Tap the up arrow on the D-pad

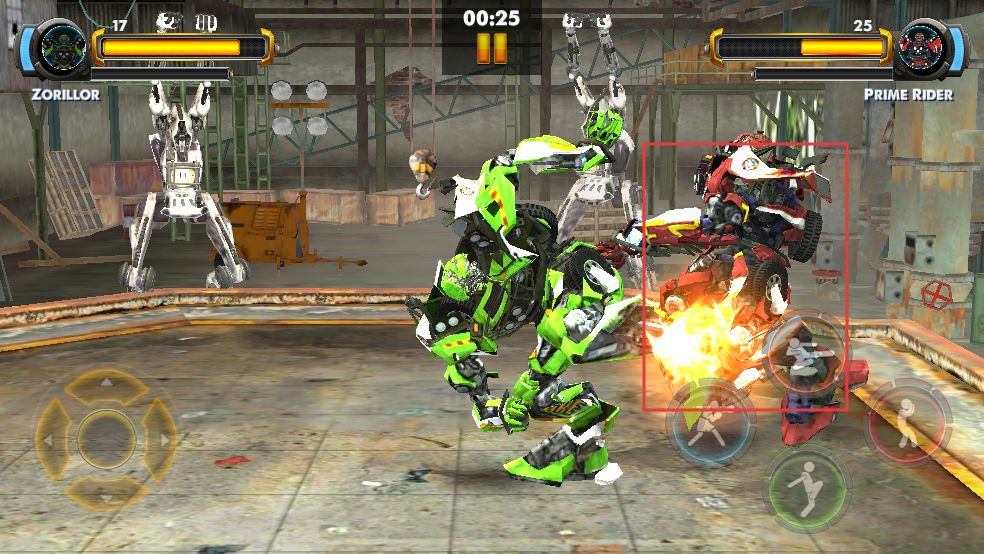(106, 386)
